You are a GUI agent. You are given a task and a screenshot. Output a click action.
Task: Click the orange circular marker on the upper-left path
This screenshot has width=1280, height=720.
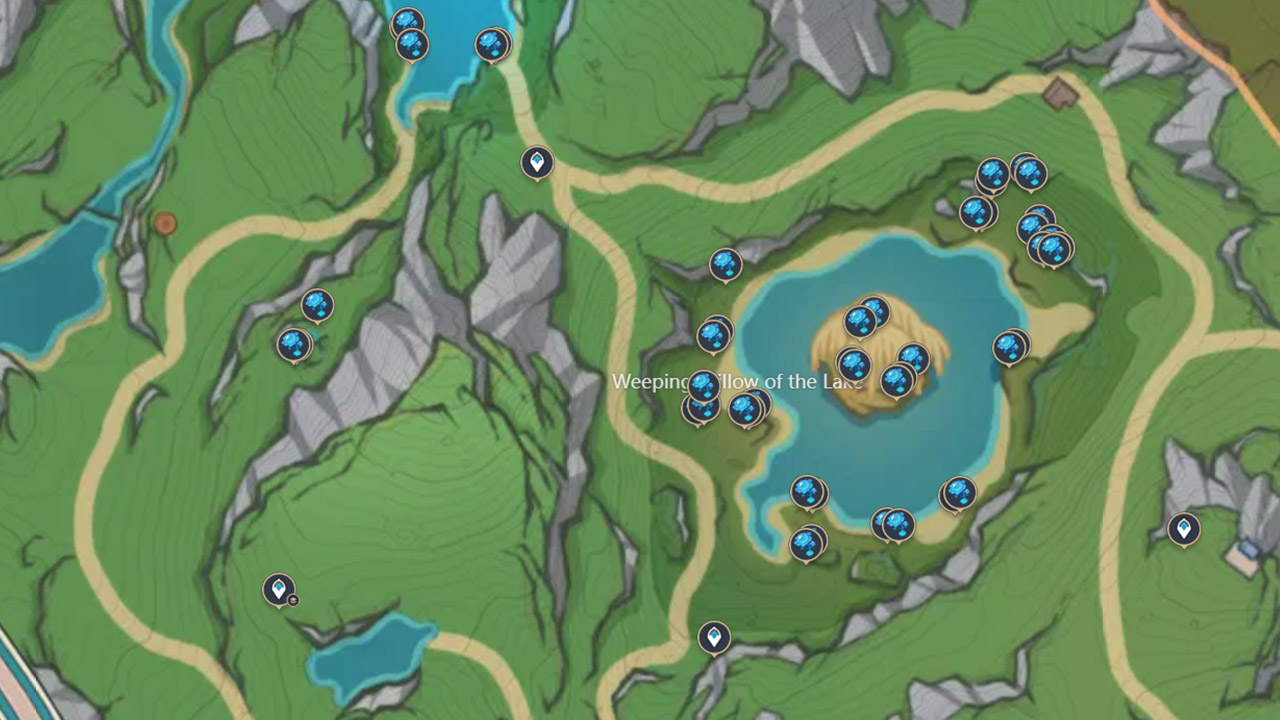pyautogui.click(x=164, y=222)
